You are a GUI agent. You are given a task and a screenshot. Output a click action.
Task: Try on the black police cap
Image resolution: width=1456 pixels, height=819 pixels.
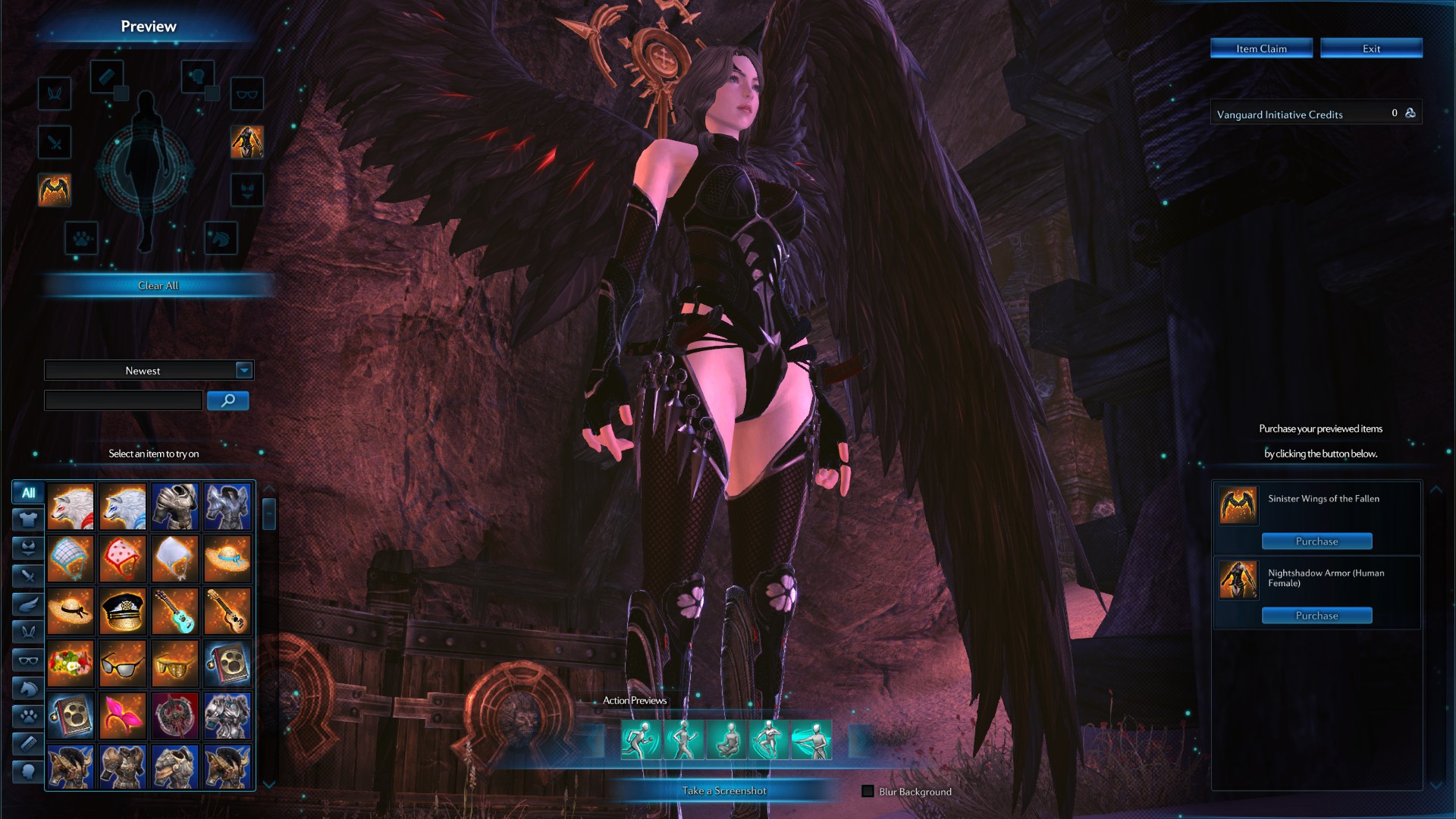(123, 611)
